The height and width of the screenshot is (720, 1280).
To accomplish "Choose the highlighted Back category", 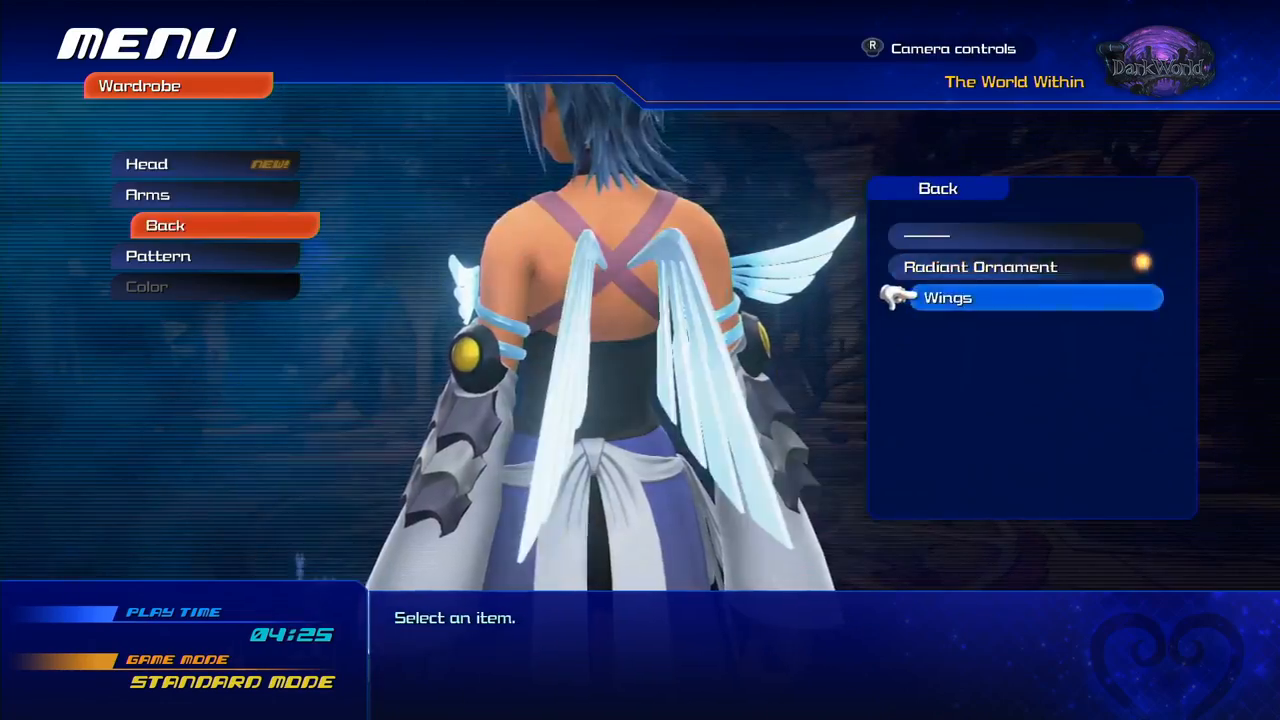I will (x=225, y=226).
